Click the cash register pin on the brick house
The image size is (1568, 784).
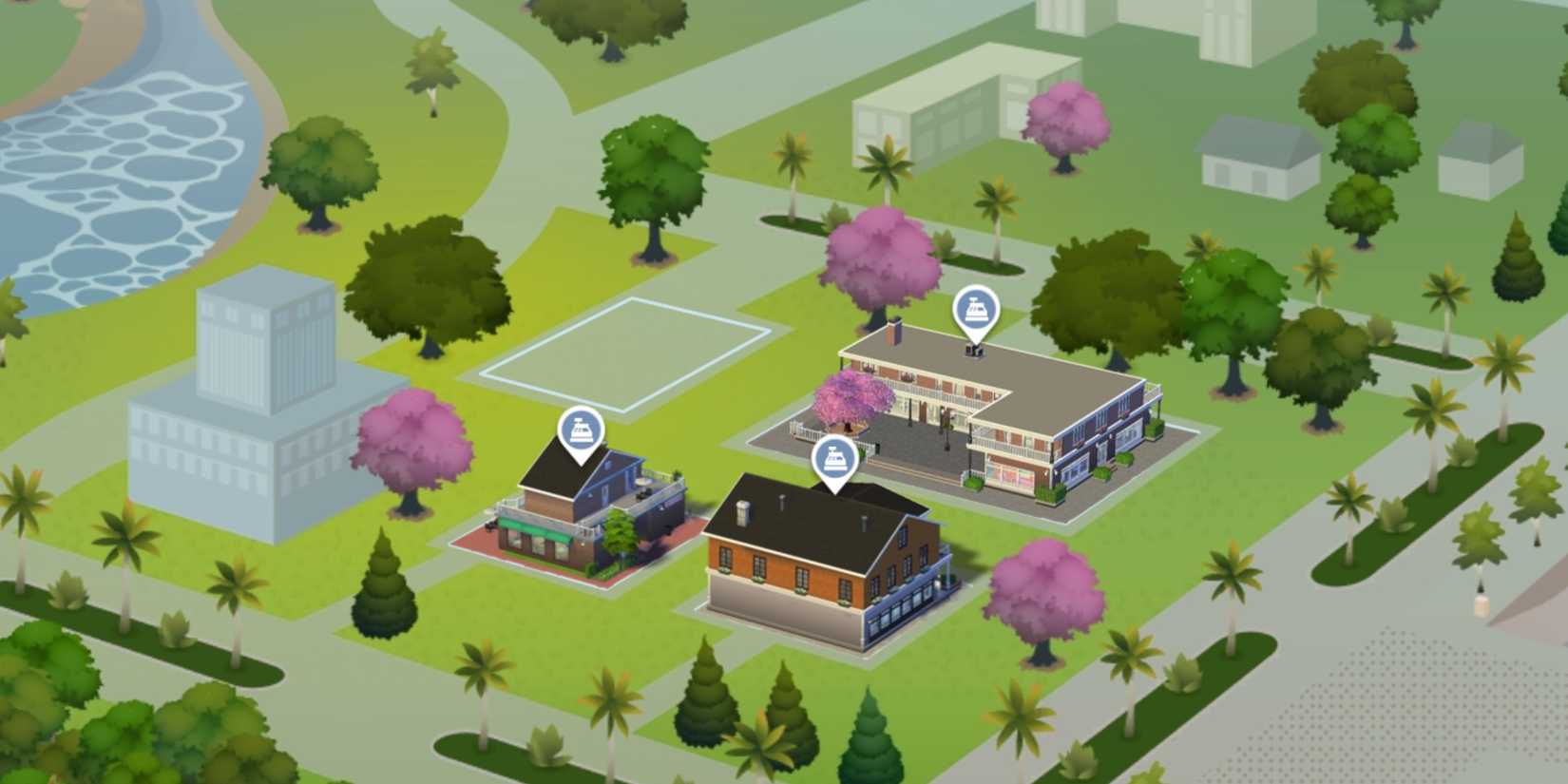tap(835, 458)
